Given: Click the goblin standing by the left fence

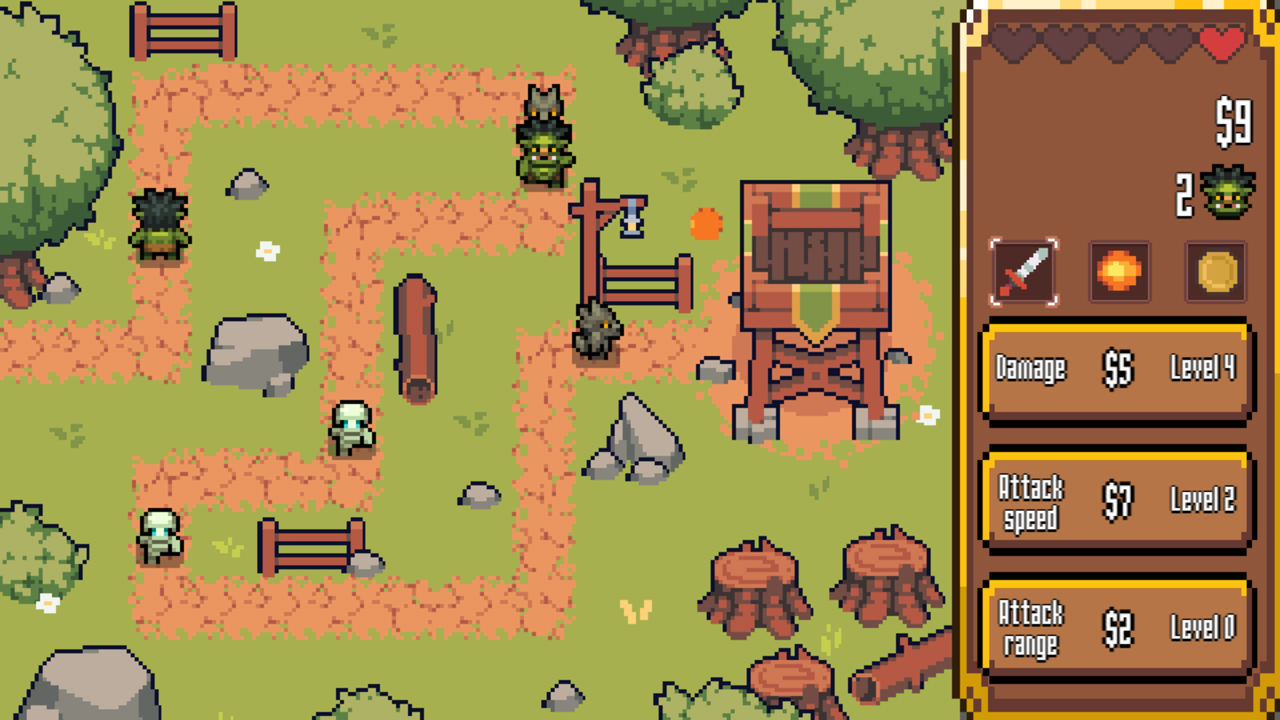Looking at the screenshot, I should (160, 225).
